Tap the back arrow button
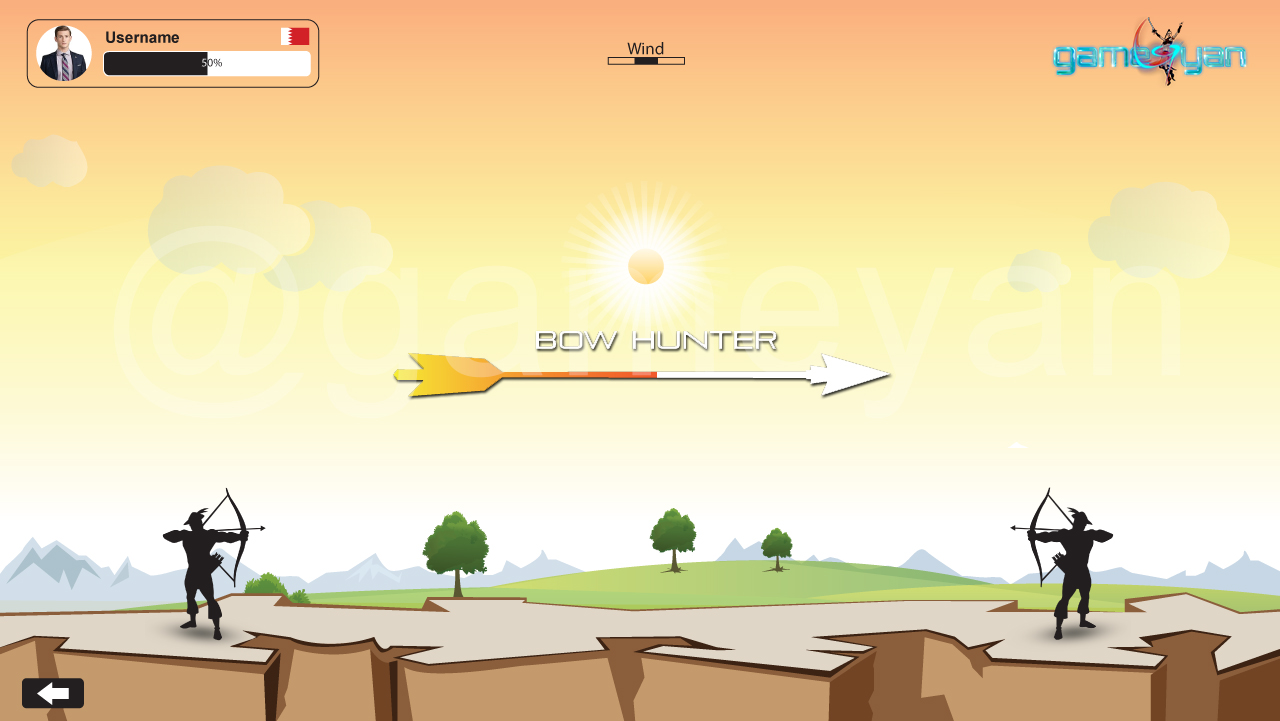 (x=52, y=692)
